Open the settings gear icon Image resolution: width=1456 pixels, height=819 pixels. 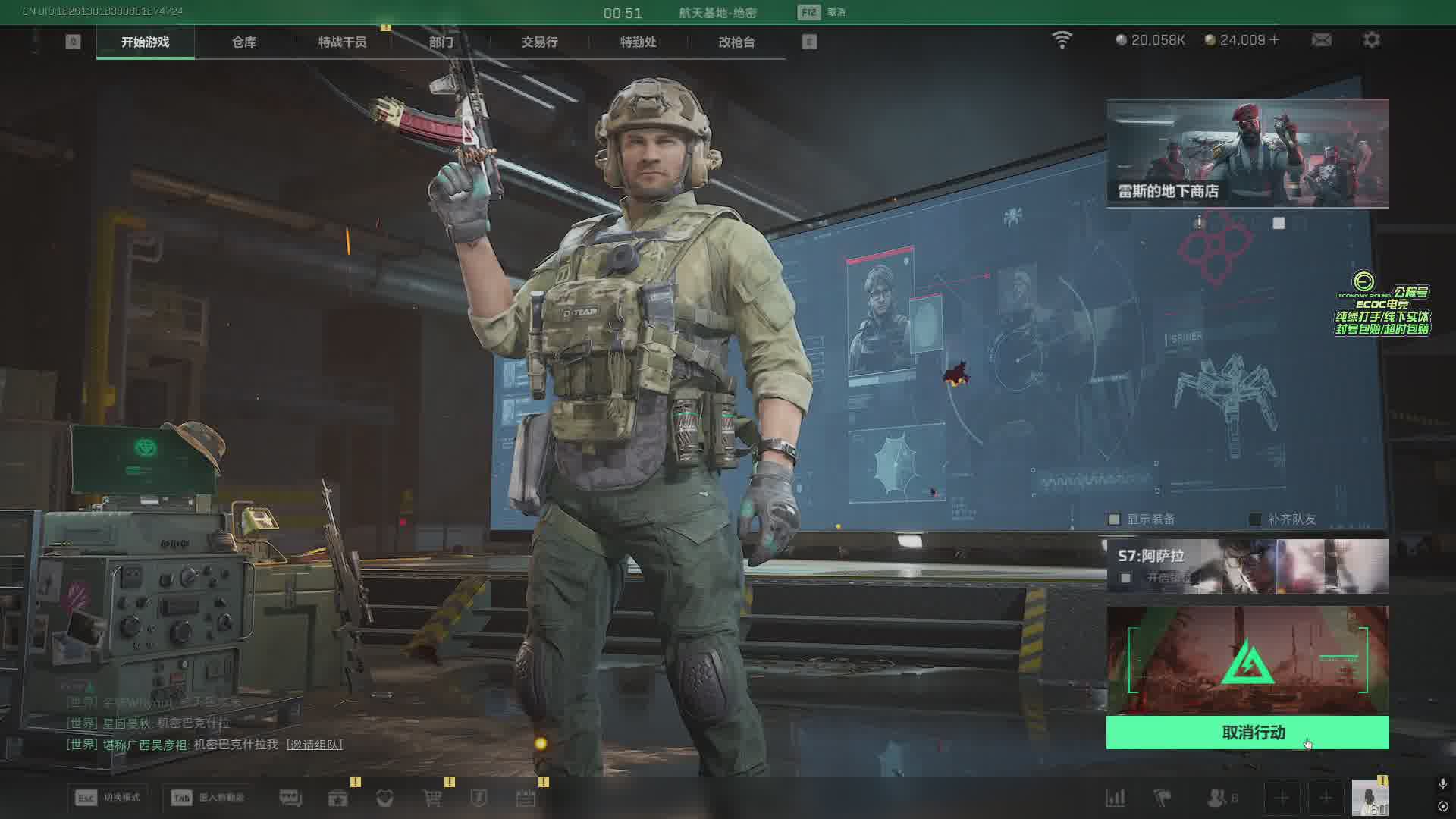click(x=1371, y=40)
